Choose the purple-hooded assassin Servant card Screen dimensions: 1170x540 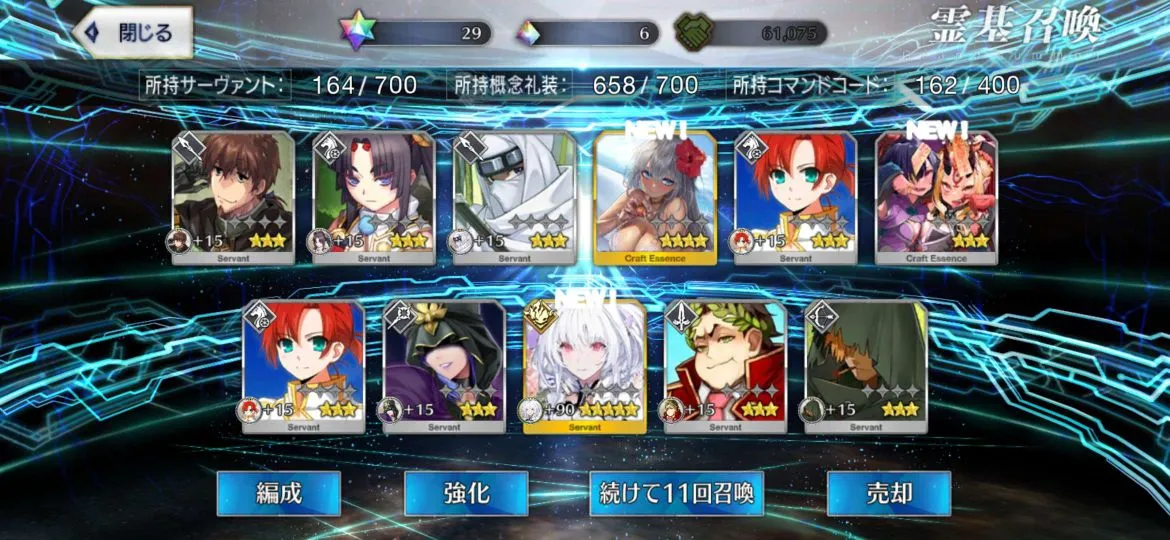point(445,366)
